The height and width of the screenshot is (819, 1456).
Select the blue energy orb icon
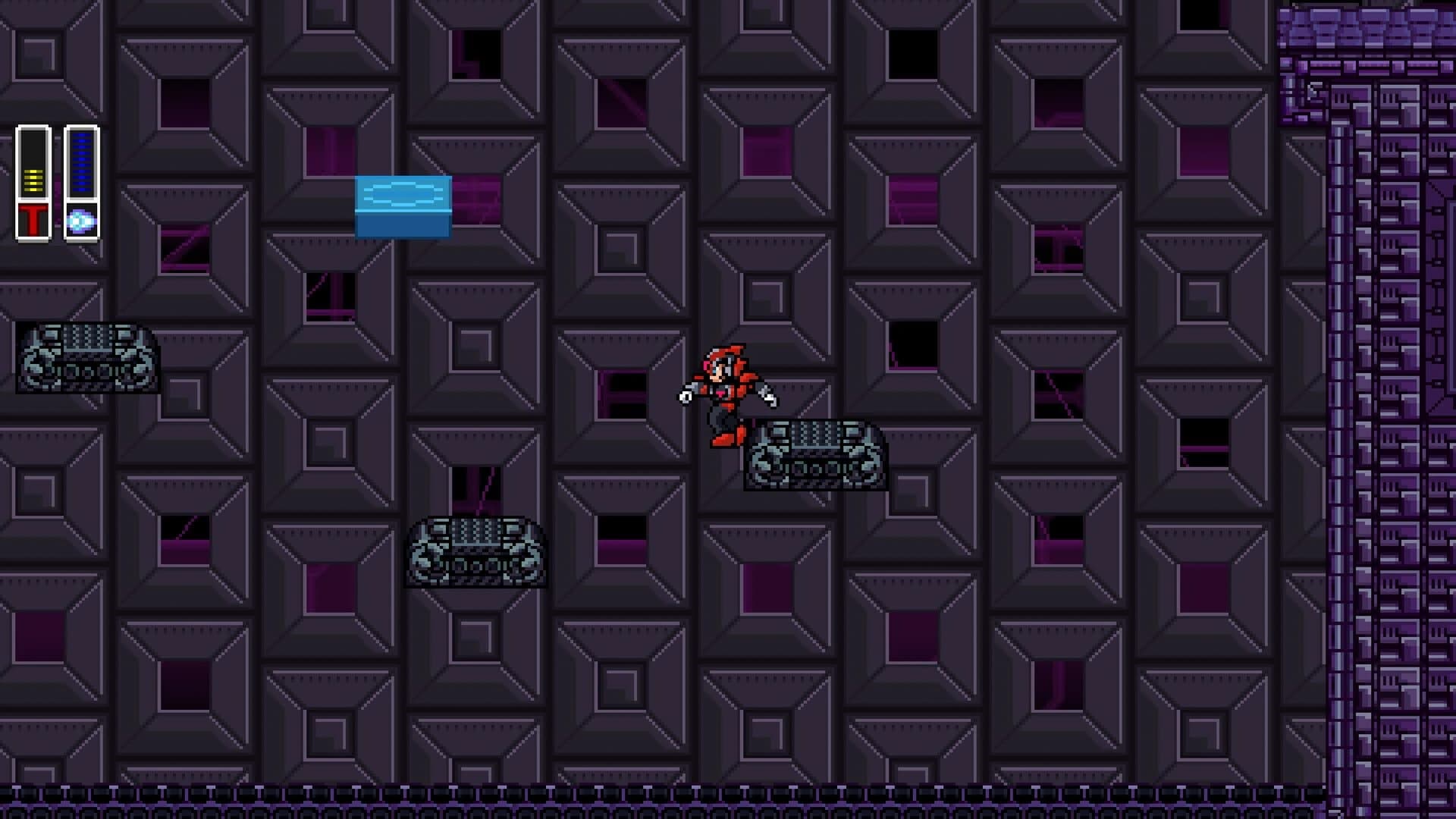(81, 221)
